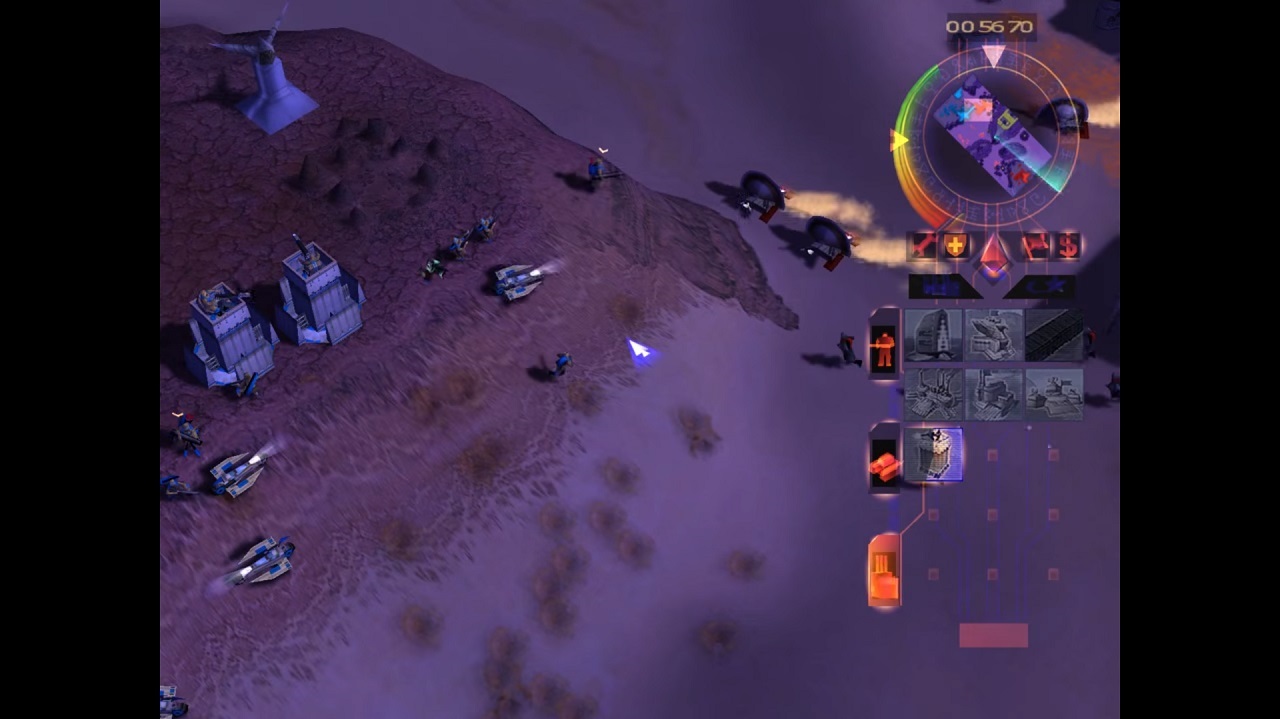Select the first build icon in top row
Viewport: 1280px width, 719px height.
(933, 335)
